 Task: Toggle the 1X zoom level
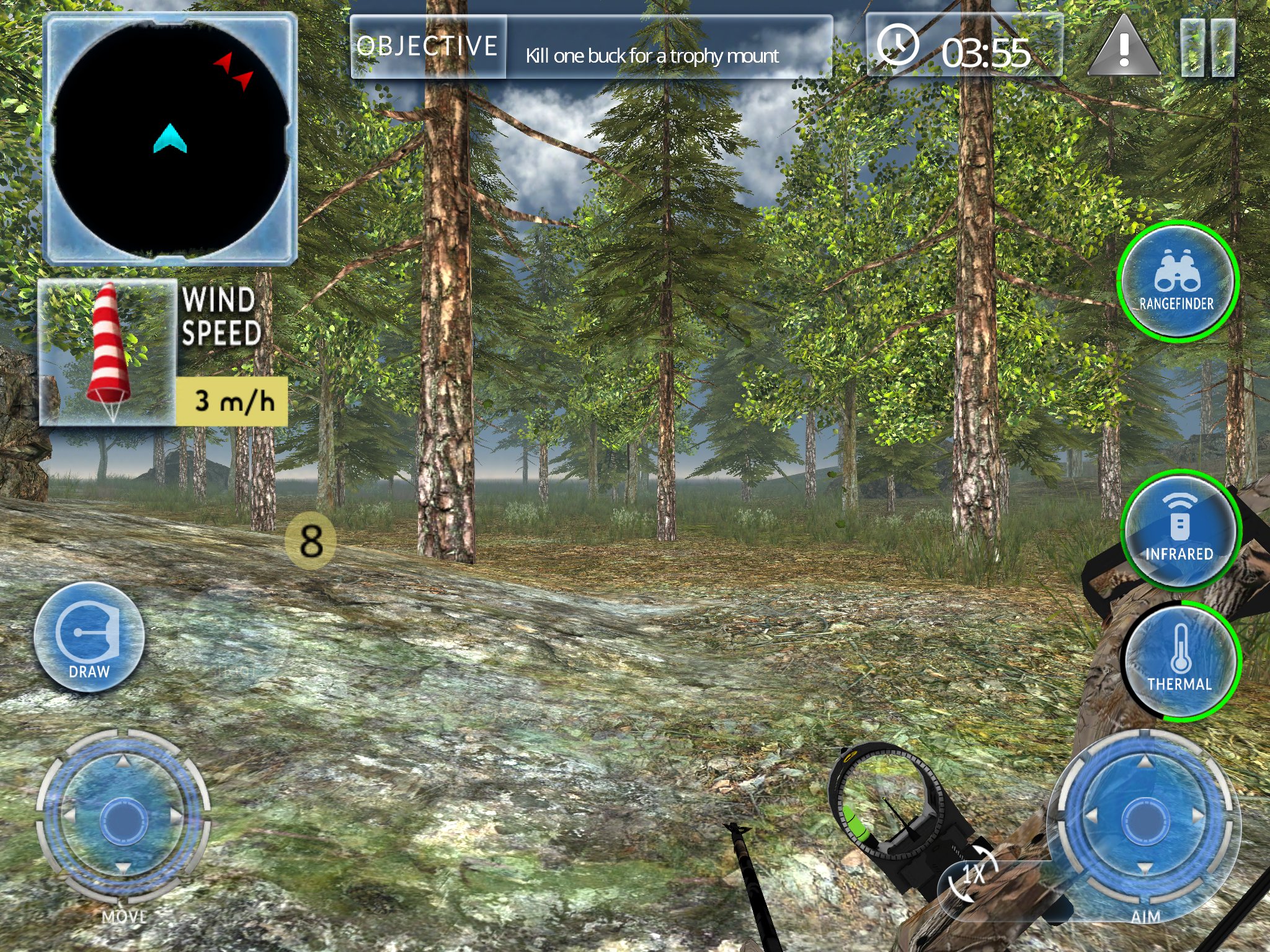[973, 878]
